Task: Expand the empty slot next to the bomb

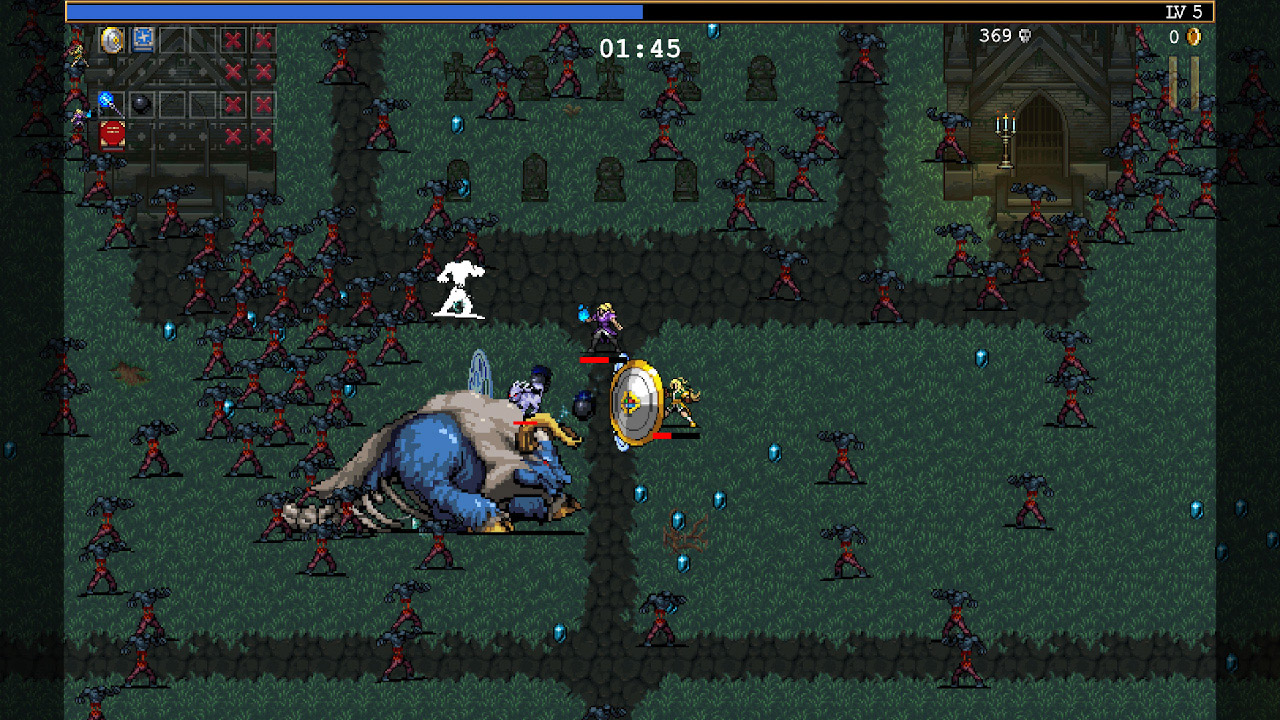Action: tap(173, 103)
